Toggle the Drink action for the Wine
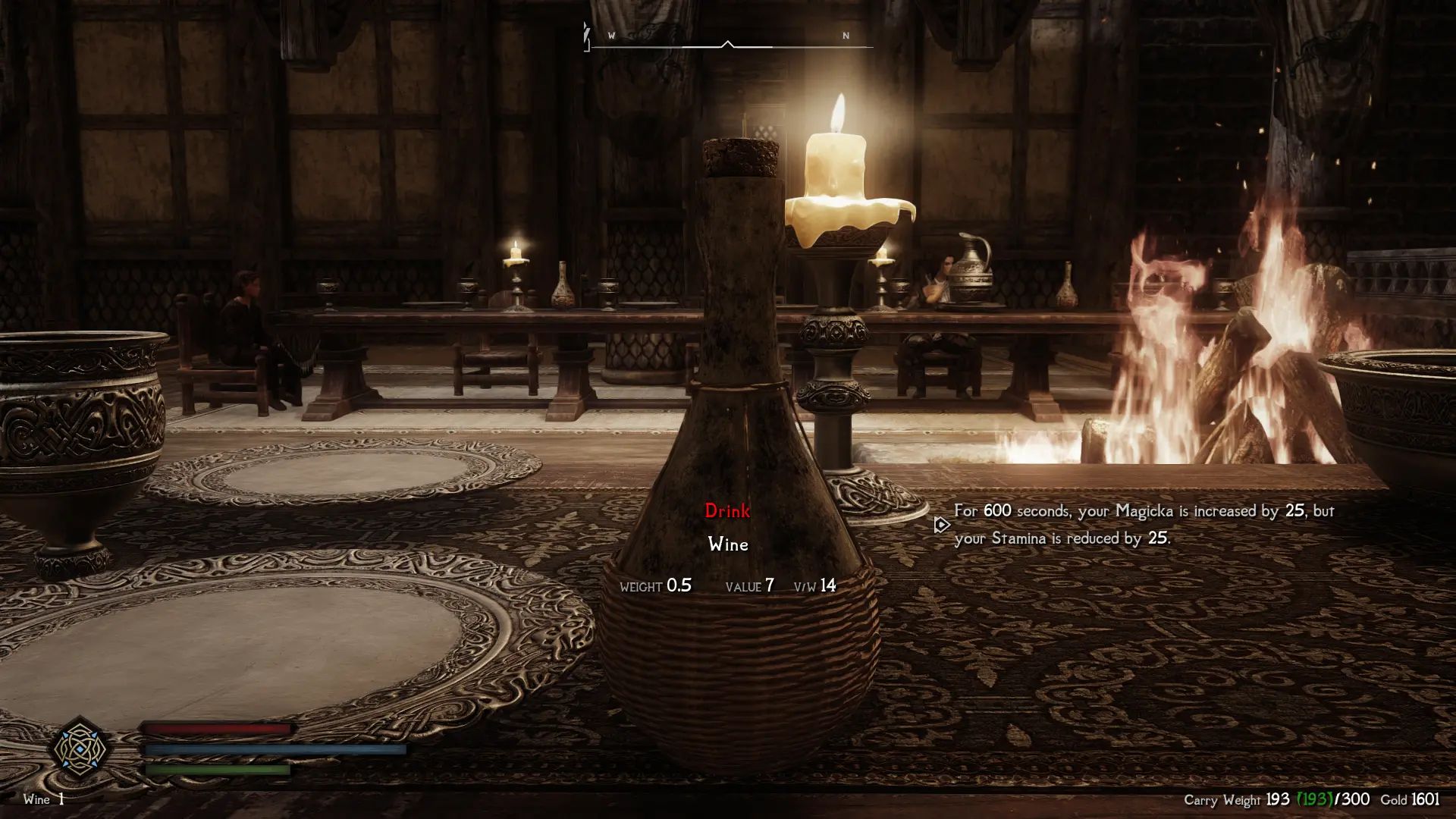 tap(727, 511)
